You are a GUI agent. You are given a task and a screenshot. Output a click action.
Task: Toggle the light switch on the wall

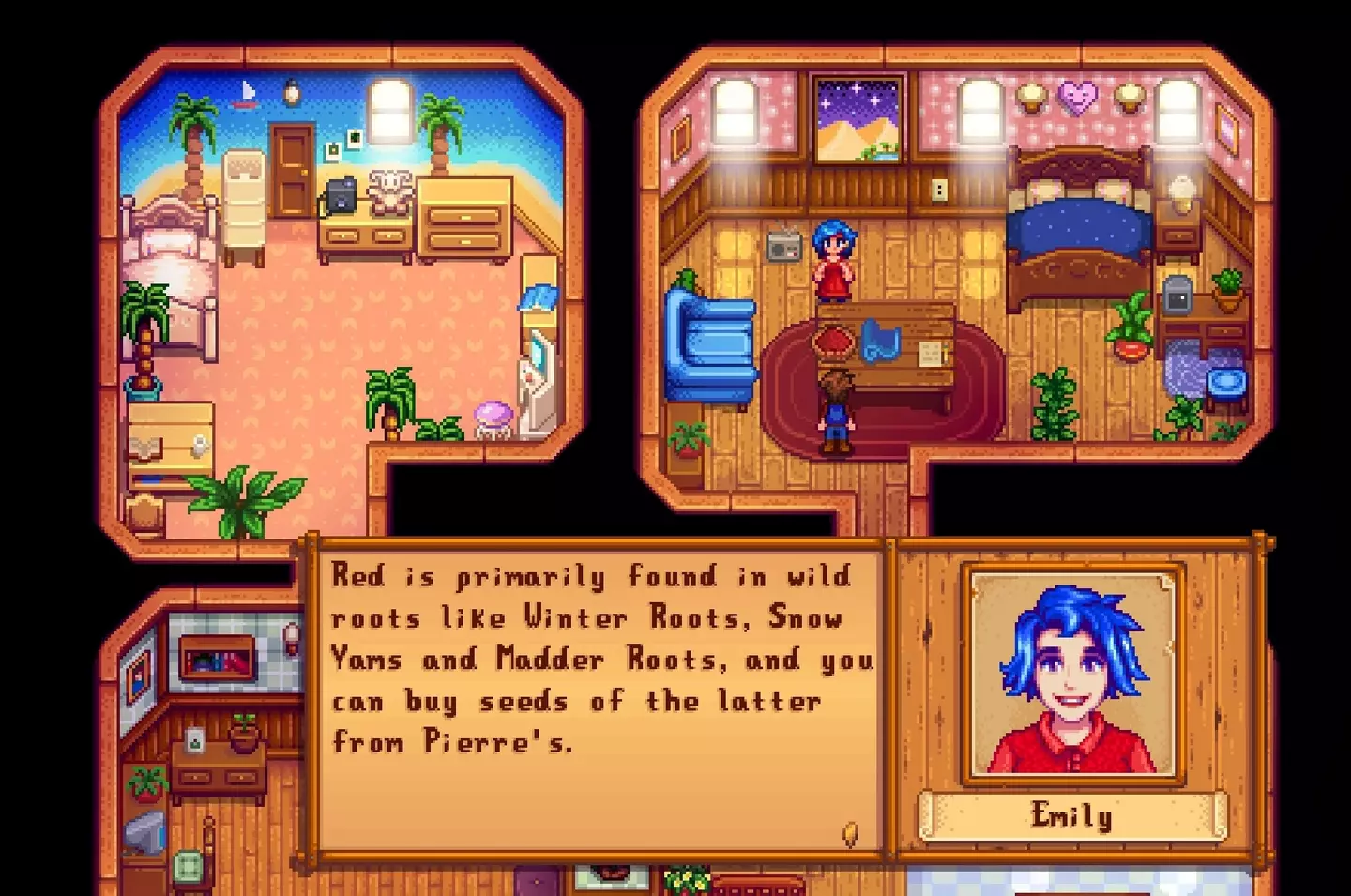tap(937, 191)
